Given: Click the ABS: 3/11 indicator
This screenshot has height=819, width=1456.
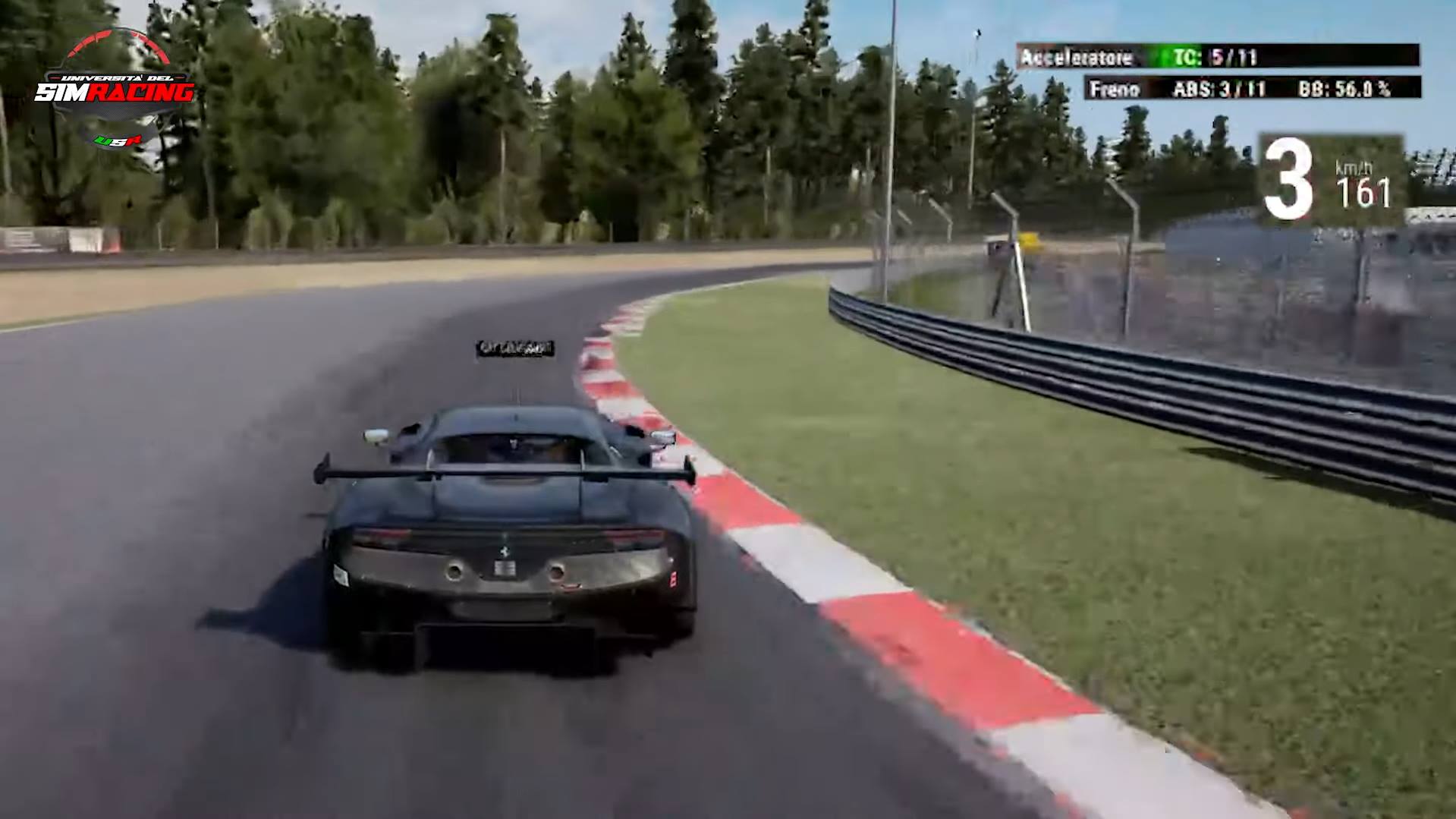Looking at the screenshot, I should pos(1220,87).
